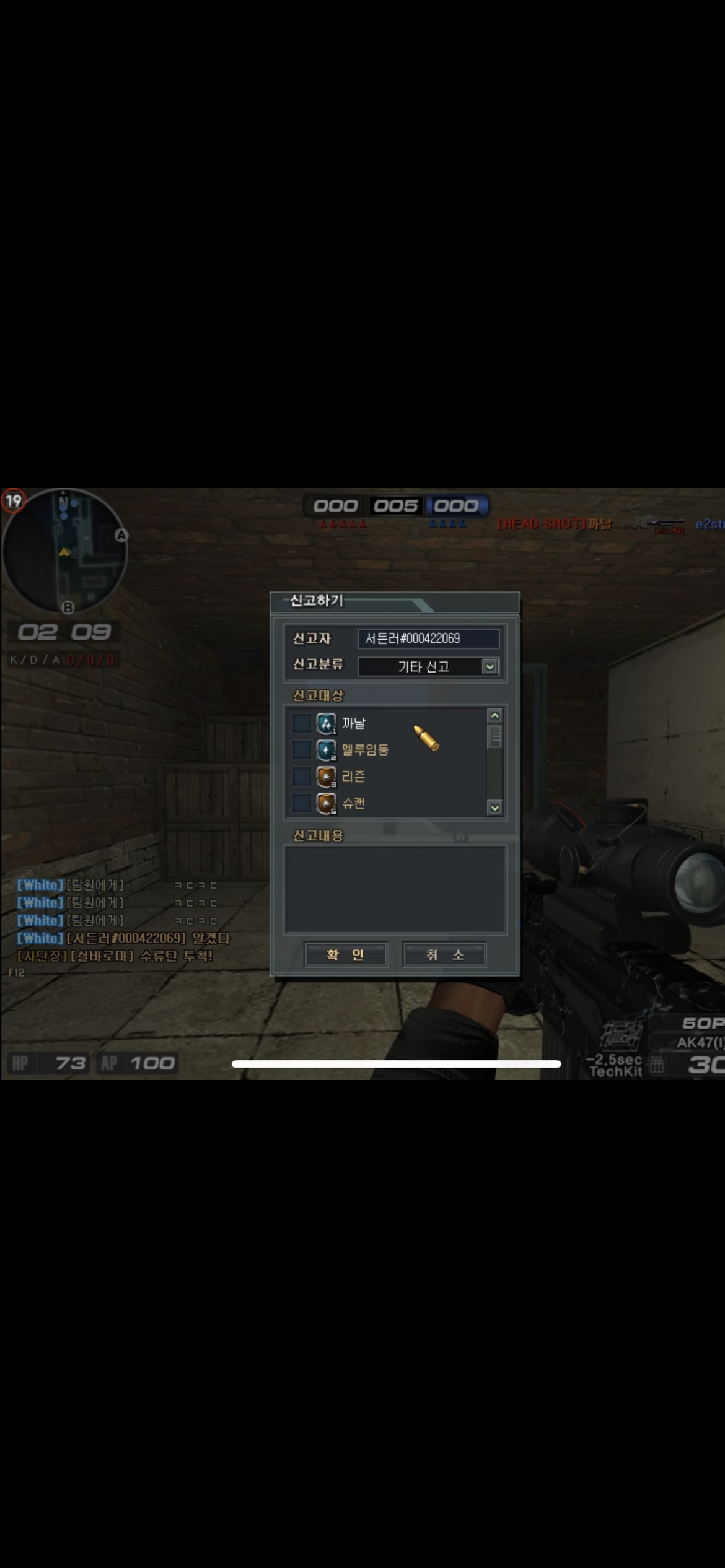This screenshot has width=725, height=1568.
Task: Select the TechKit item icon
Action: pyautogui.click(x=621, y=1034)
